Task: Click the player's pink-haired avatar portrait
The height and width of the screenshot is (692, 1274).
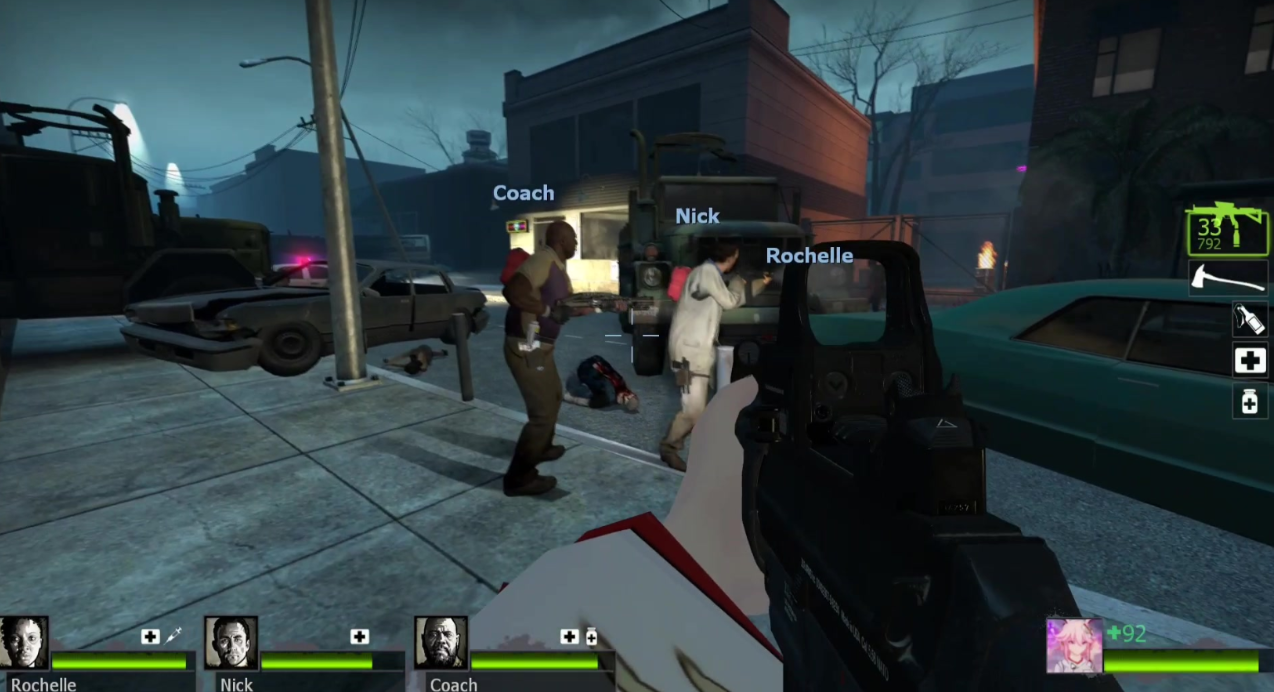Action: click(1074, 646)
